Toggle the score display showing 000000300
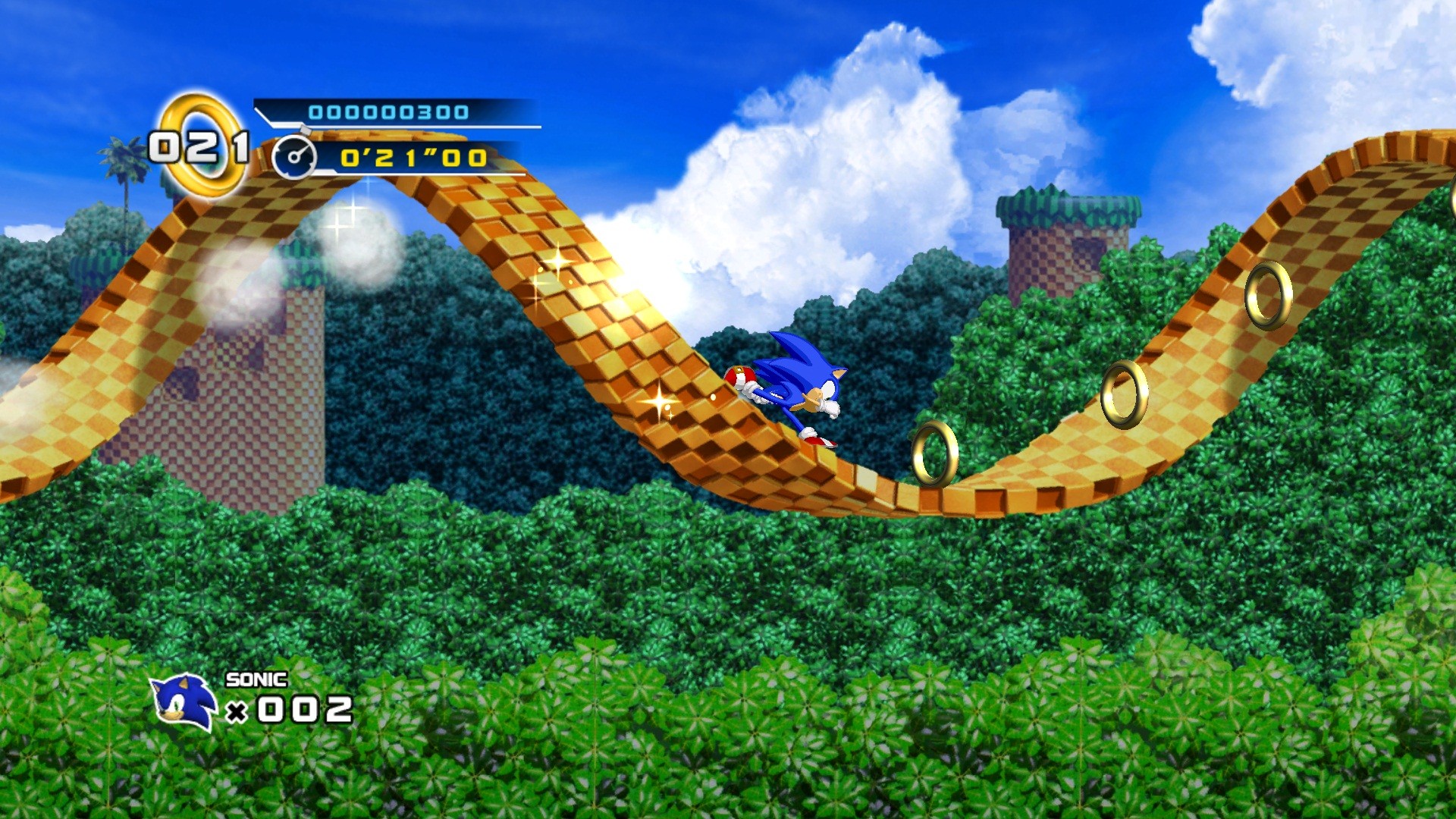The width and height of the screenshot is (1456, 819). point(389,111)
